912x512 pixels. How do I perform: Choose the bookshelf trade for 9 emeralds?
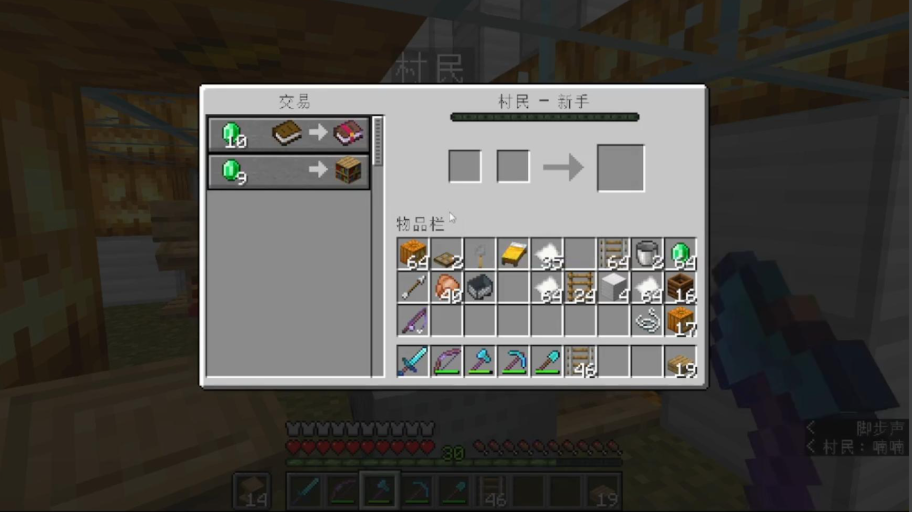[x=288, y=171]
